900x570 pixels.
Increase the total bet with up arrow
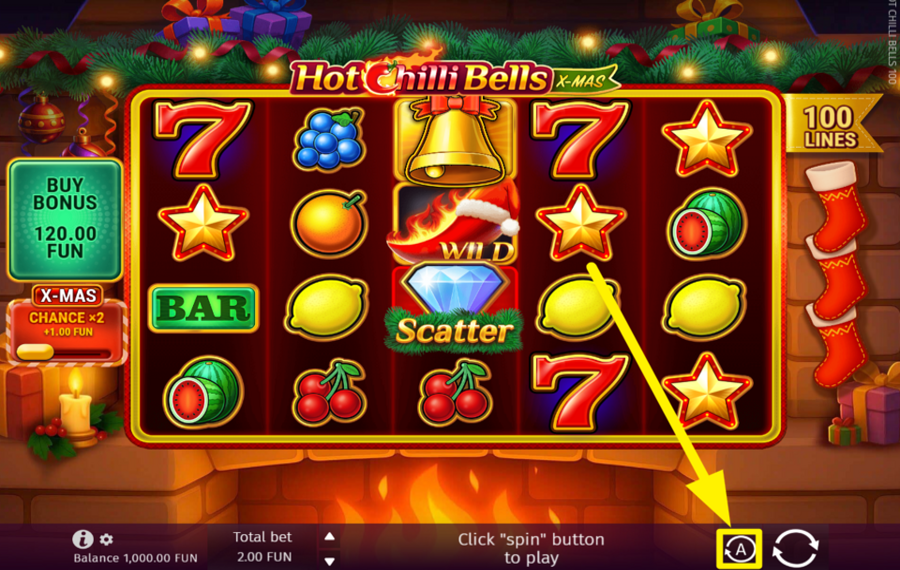pyautogui.click(x=330, y=536)
